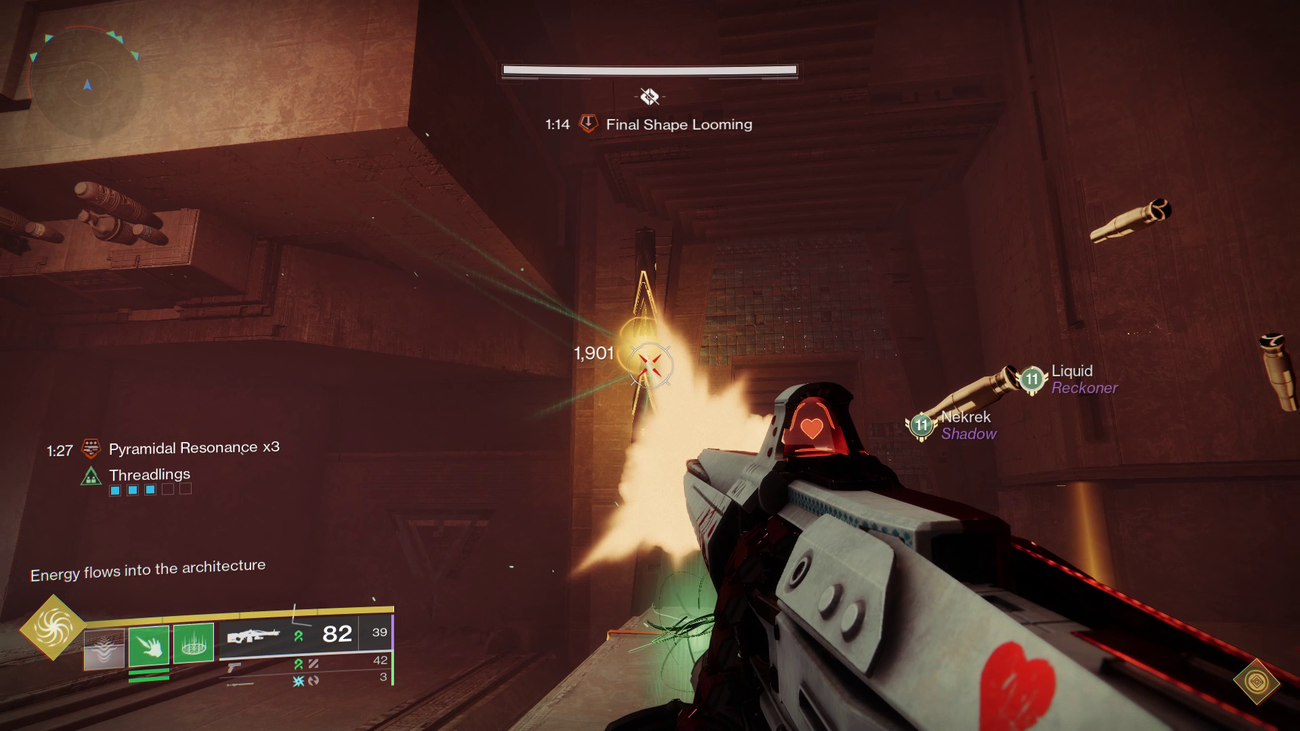Click the green Strand melee hand icon
This screenshot has width=1300, height=731.
point(149,643)
